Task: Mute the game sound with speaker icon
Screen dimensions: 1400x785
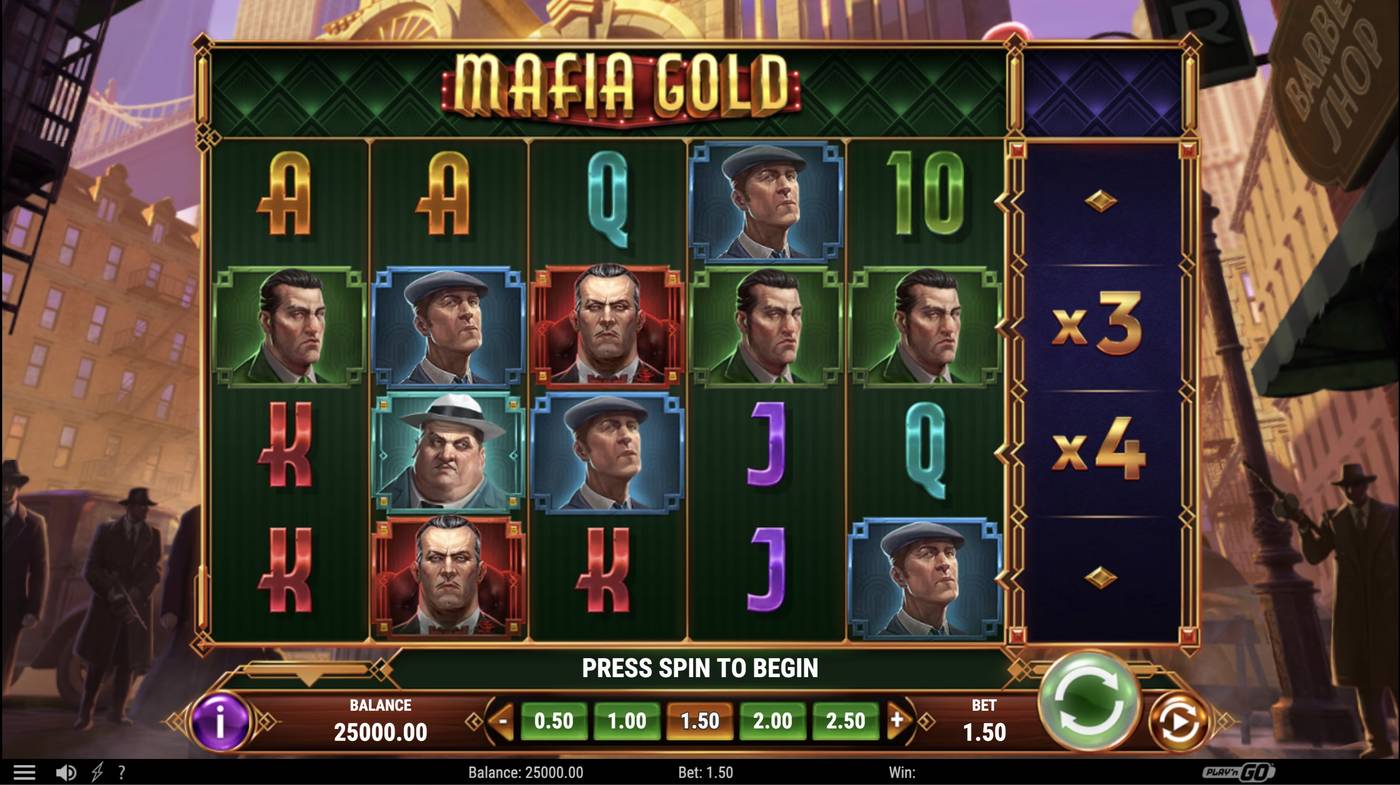Action: click(x=65, y=770)
